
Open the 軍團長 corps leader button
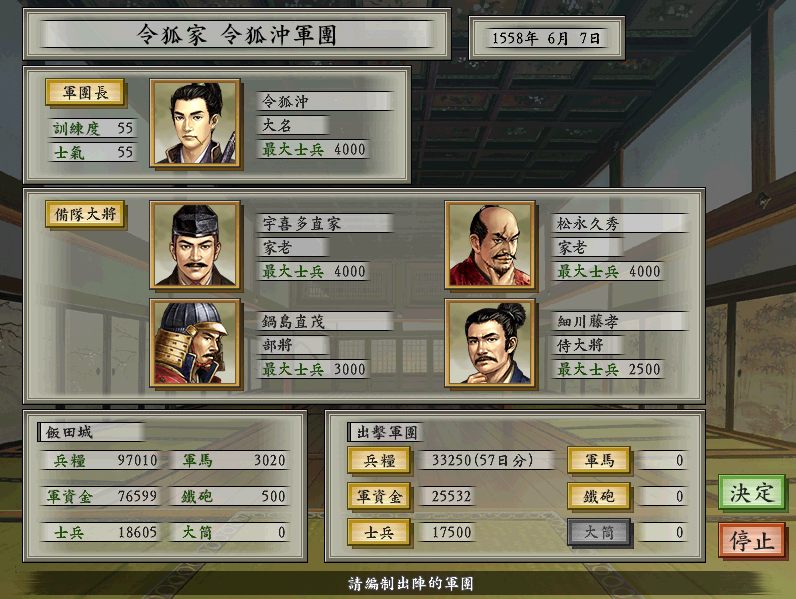click(x=84, y=93)
